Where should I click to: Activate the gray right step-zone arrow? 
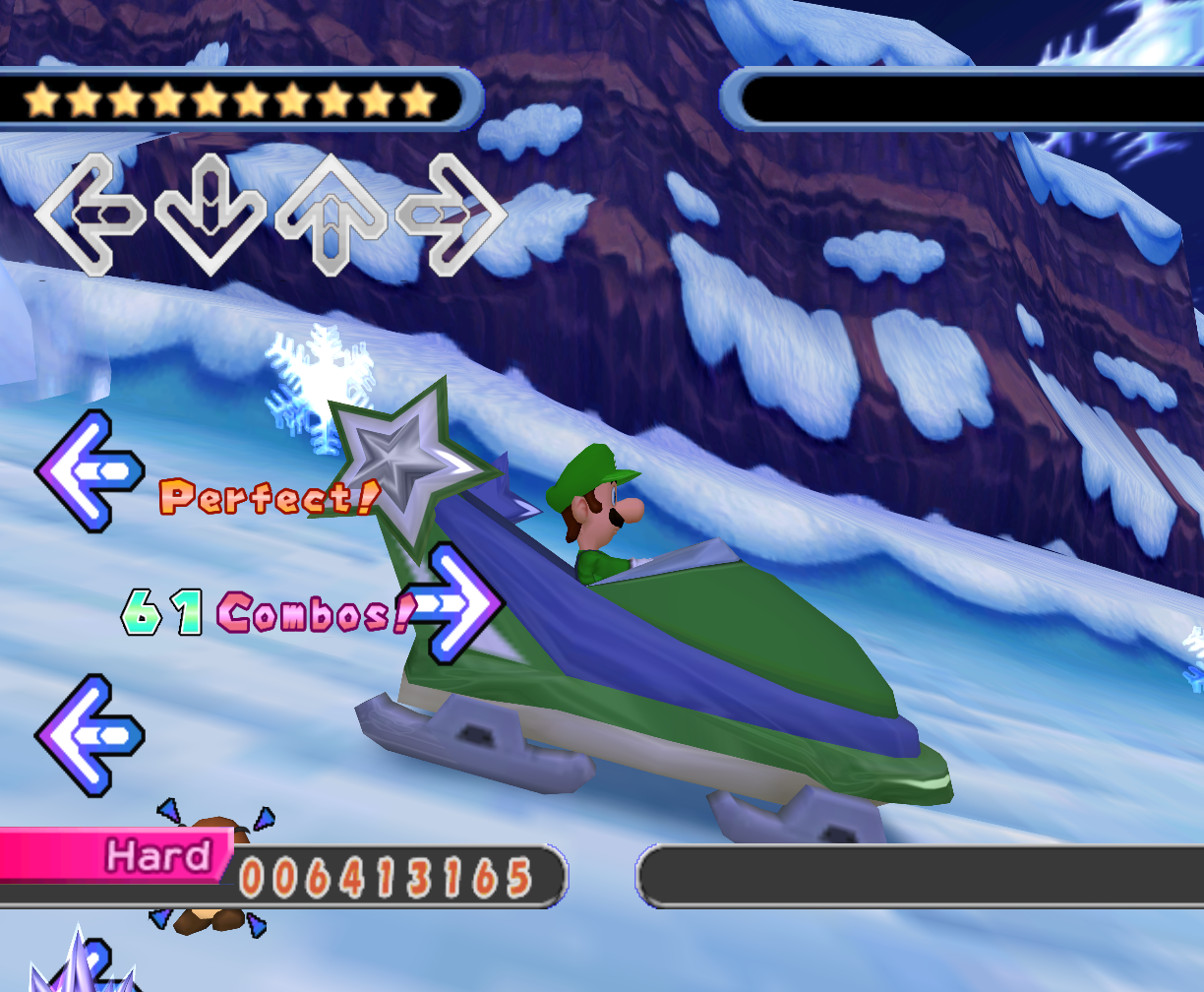451,215
